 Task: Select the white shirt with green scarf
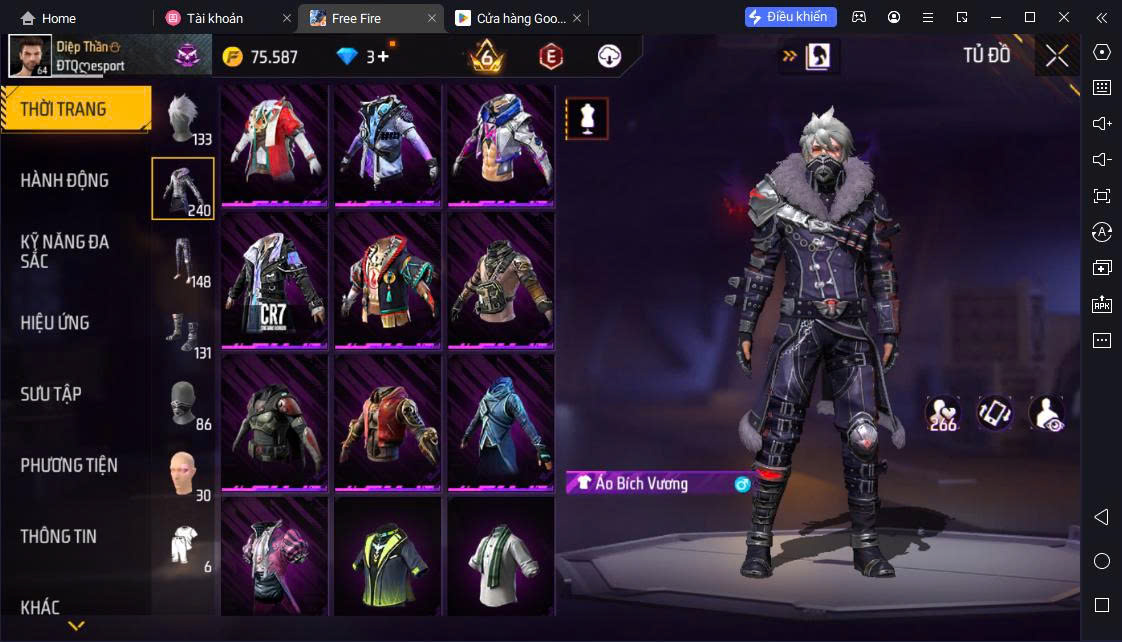click(x=500, y=558)
